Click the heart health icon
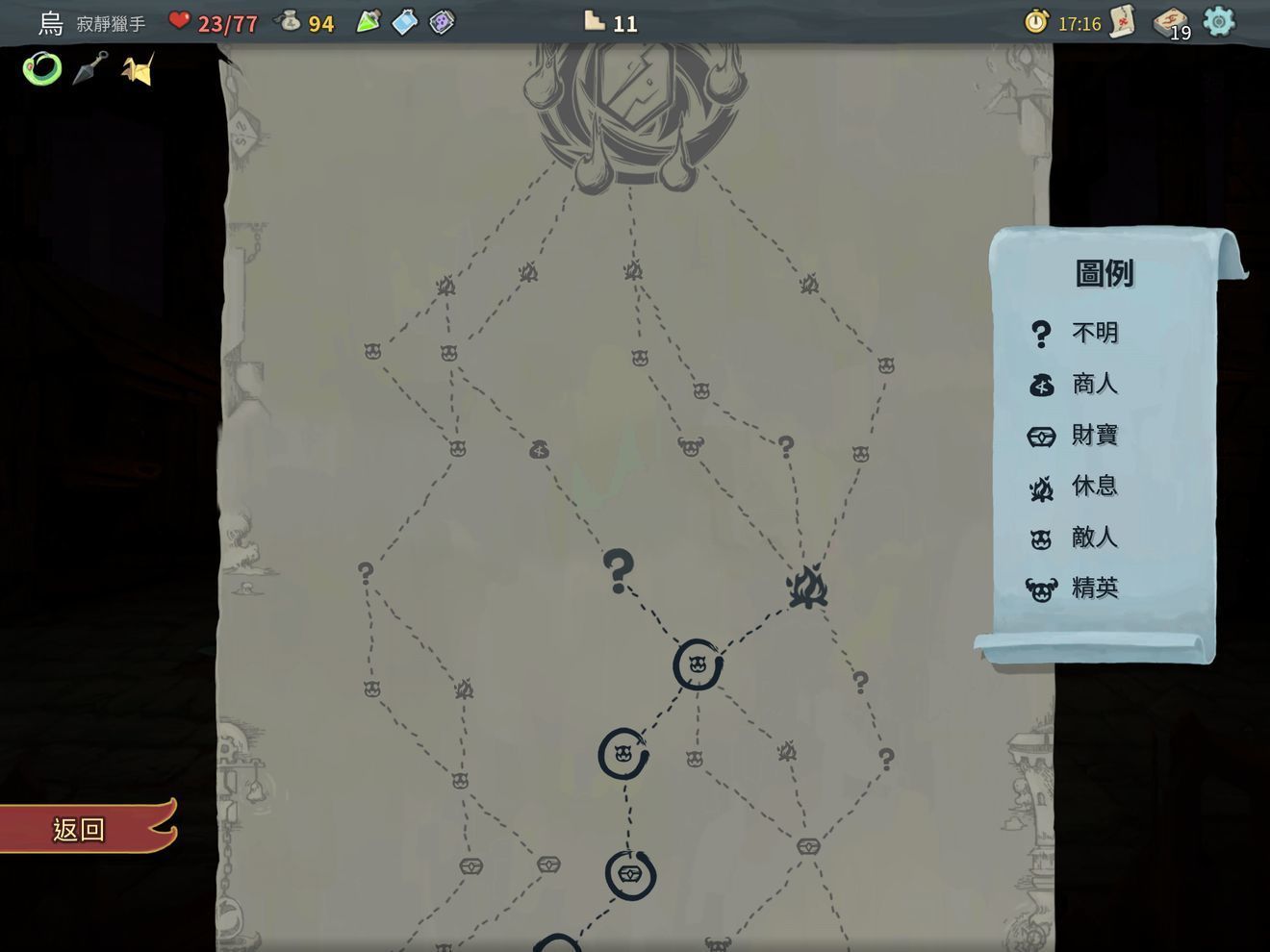1270x952 pixels. pyautogui.click(x=181, y=22)
